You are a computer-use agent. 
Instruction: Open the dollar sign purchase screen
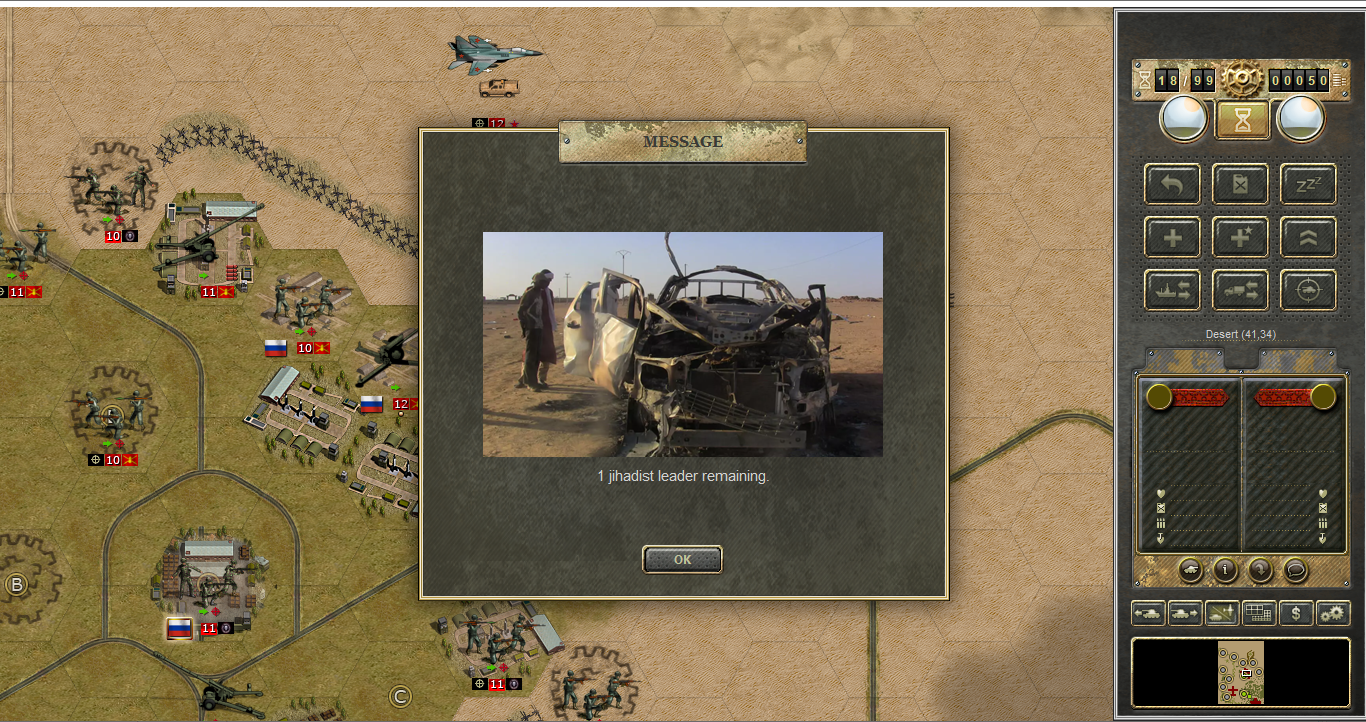tap(1296, 613)
